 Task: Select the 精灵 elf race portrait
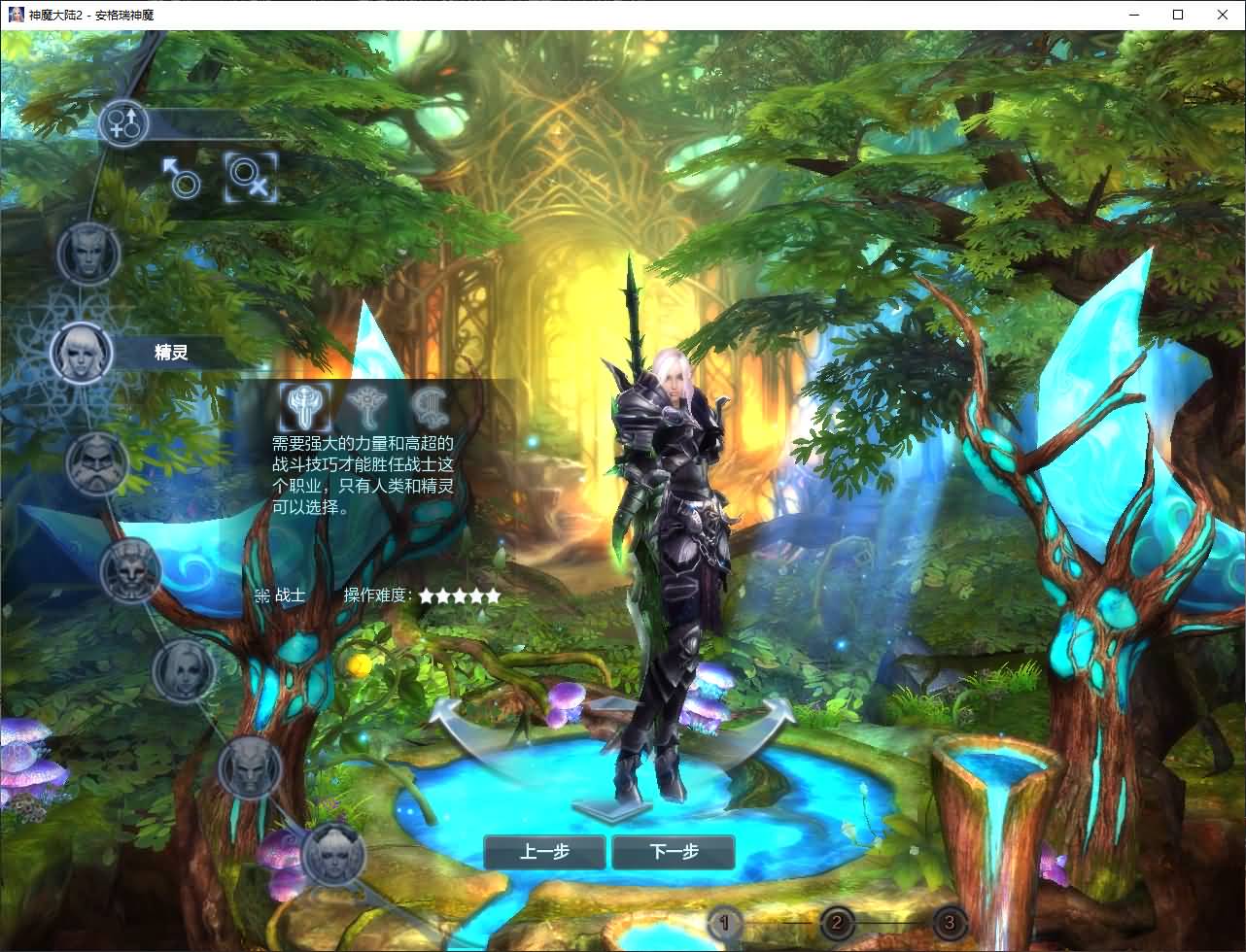point(82,352)
